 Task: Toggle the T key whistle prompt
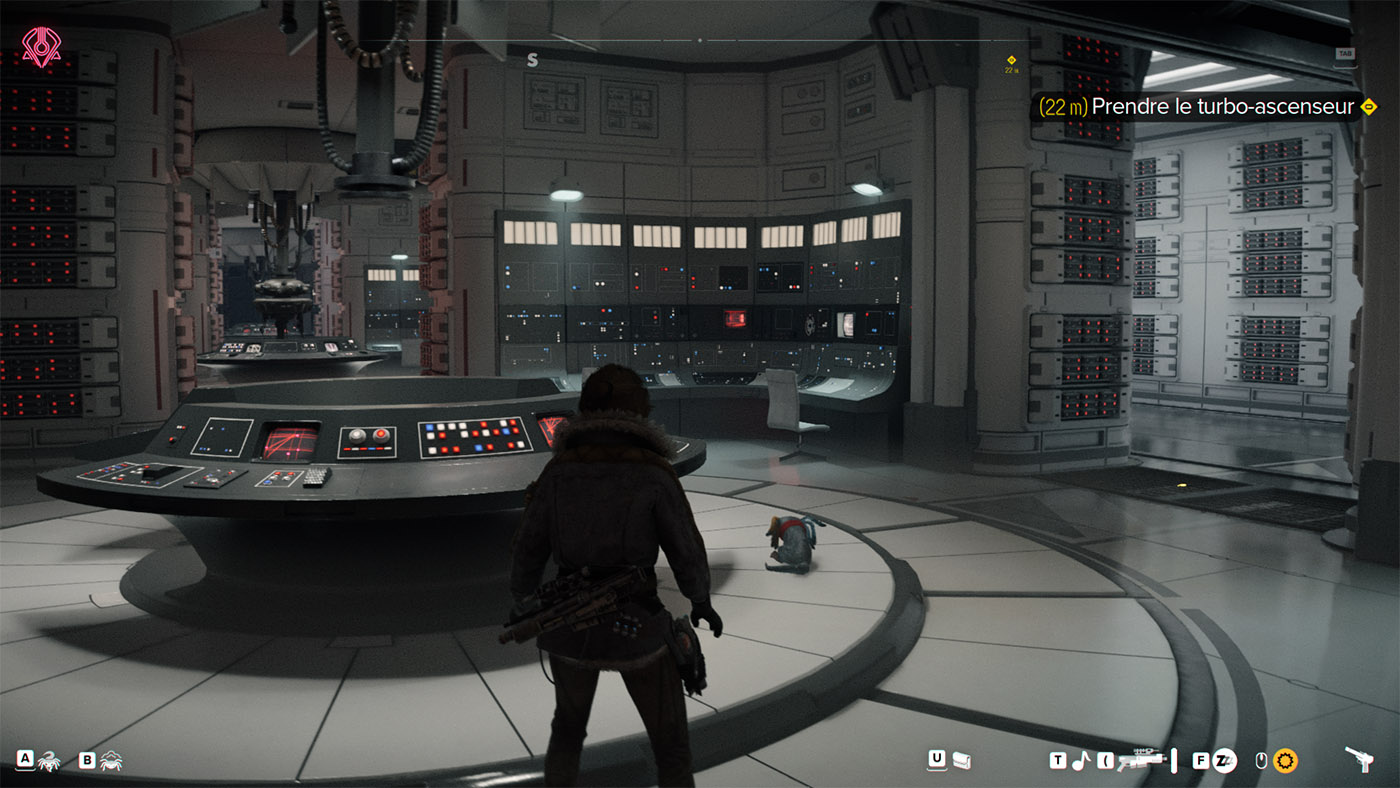[x=1057, y=759]
